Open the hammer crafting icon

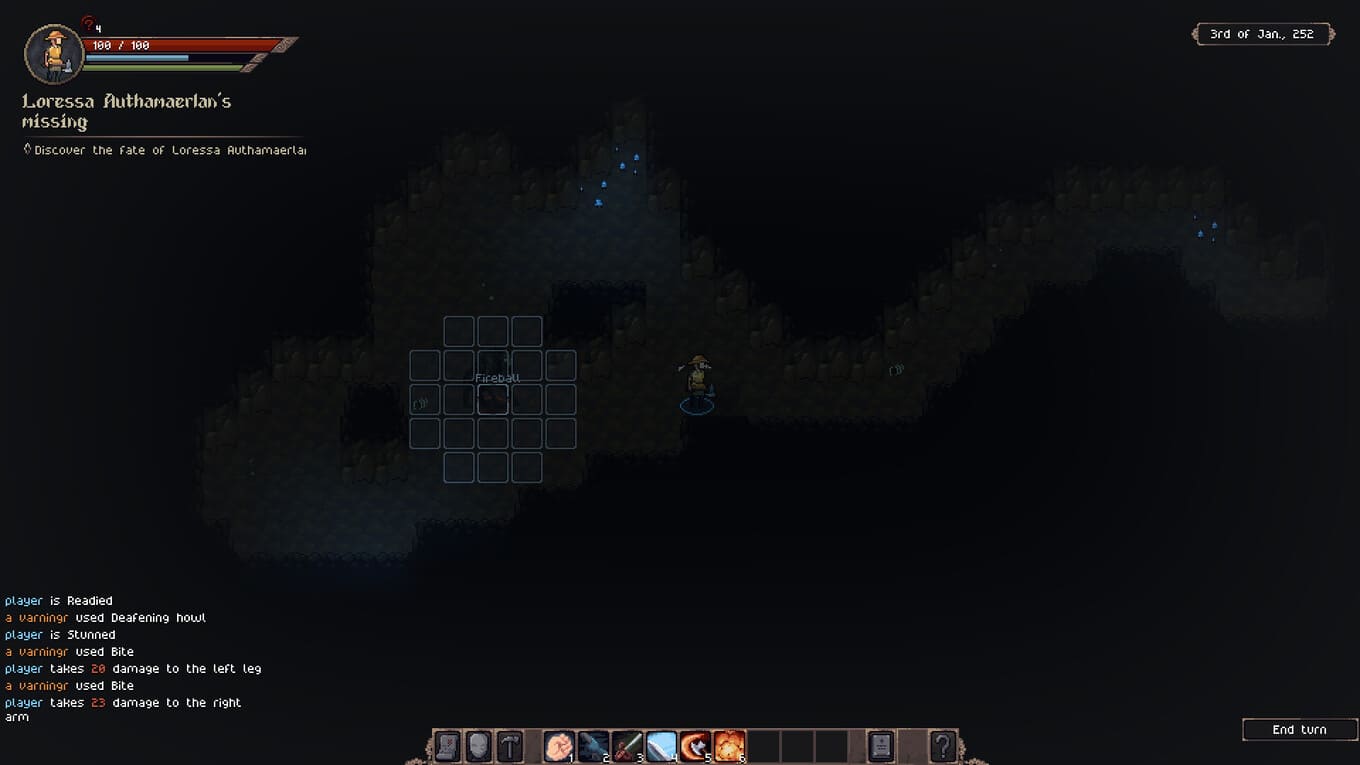click(x=511, y=746)
